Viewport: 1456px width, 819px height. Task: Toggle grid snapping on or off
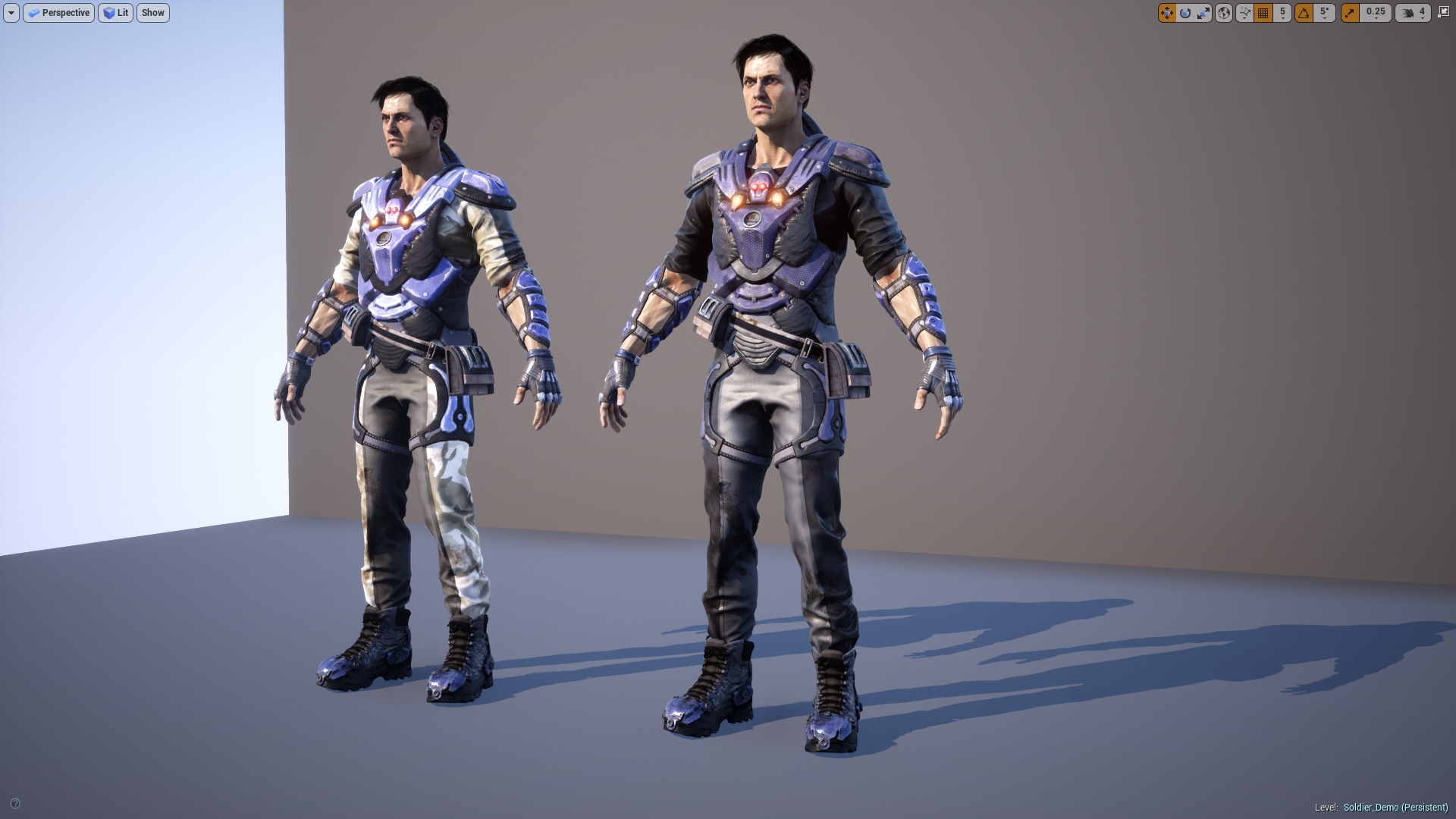click(x=1263, y=13)
